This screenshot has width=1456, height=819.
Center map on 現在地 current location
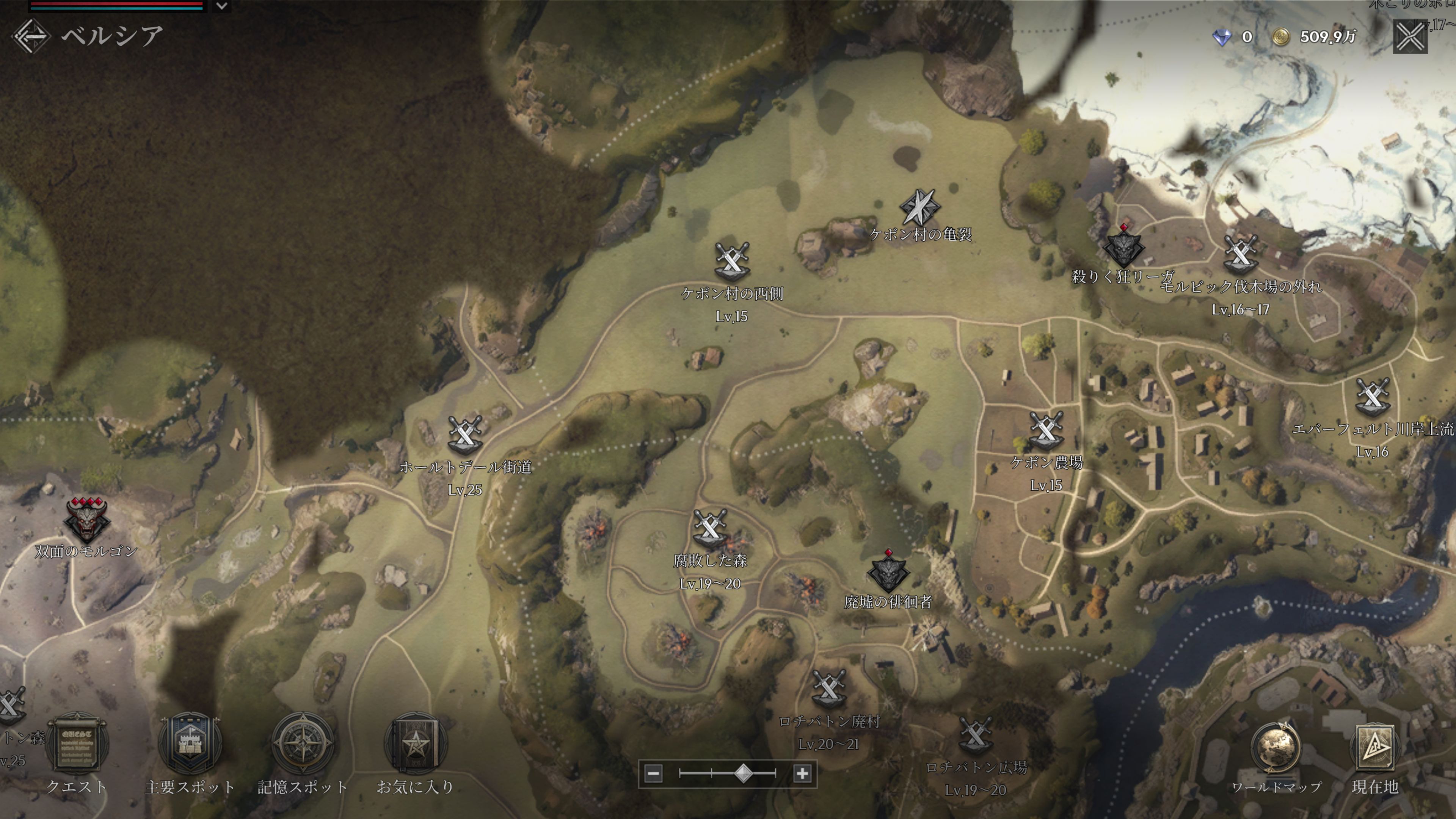[1374, 749]
